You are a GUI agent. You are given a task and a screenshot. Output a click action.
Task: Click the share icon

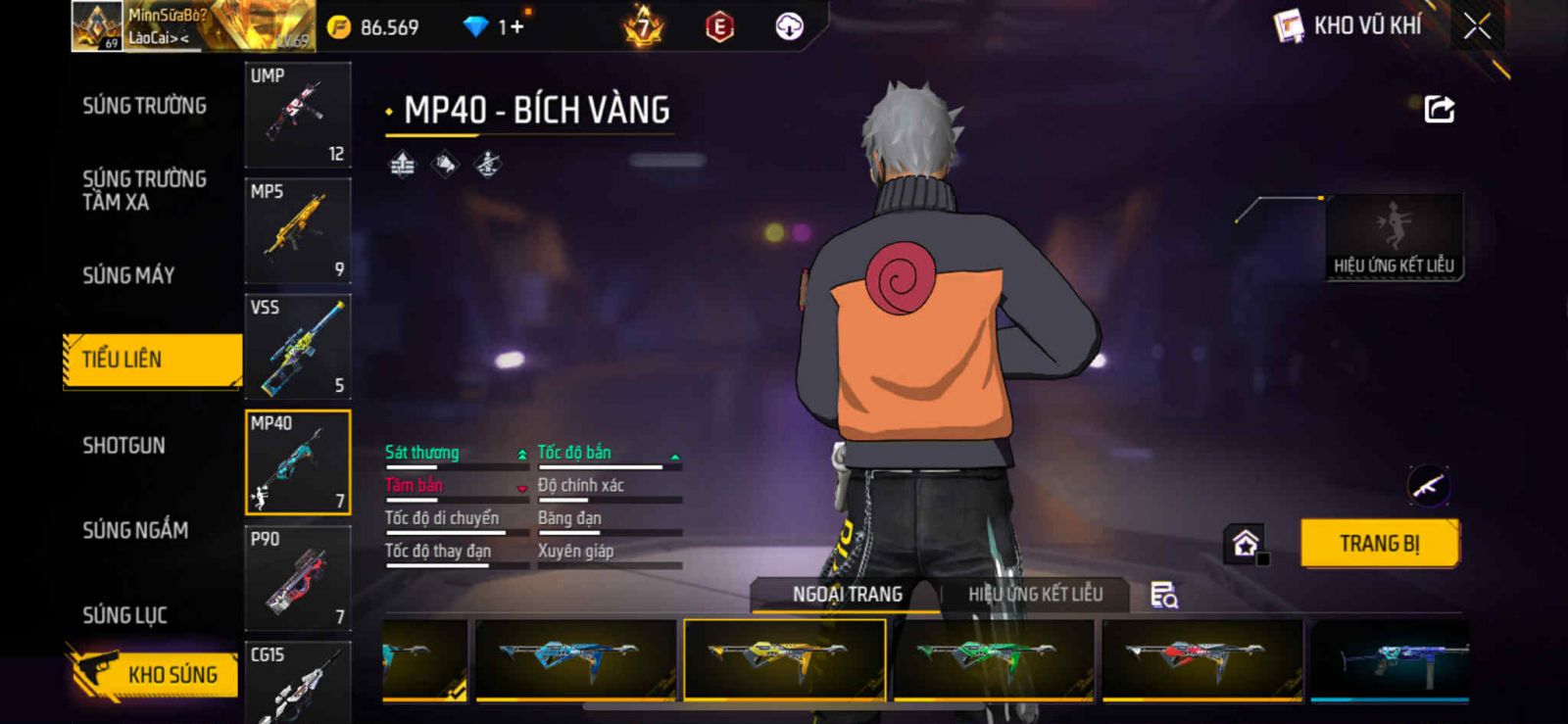(1439, 110)
